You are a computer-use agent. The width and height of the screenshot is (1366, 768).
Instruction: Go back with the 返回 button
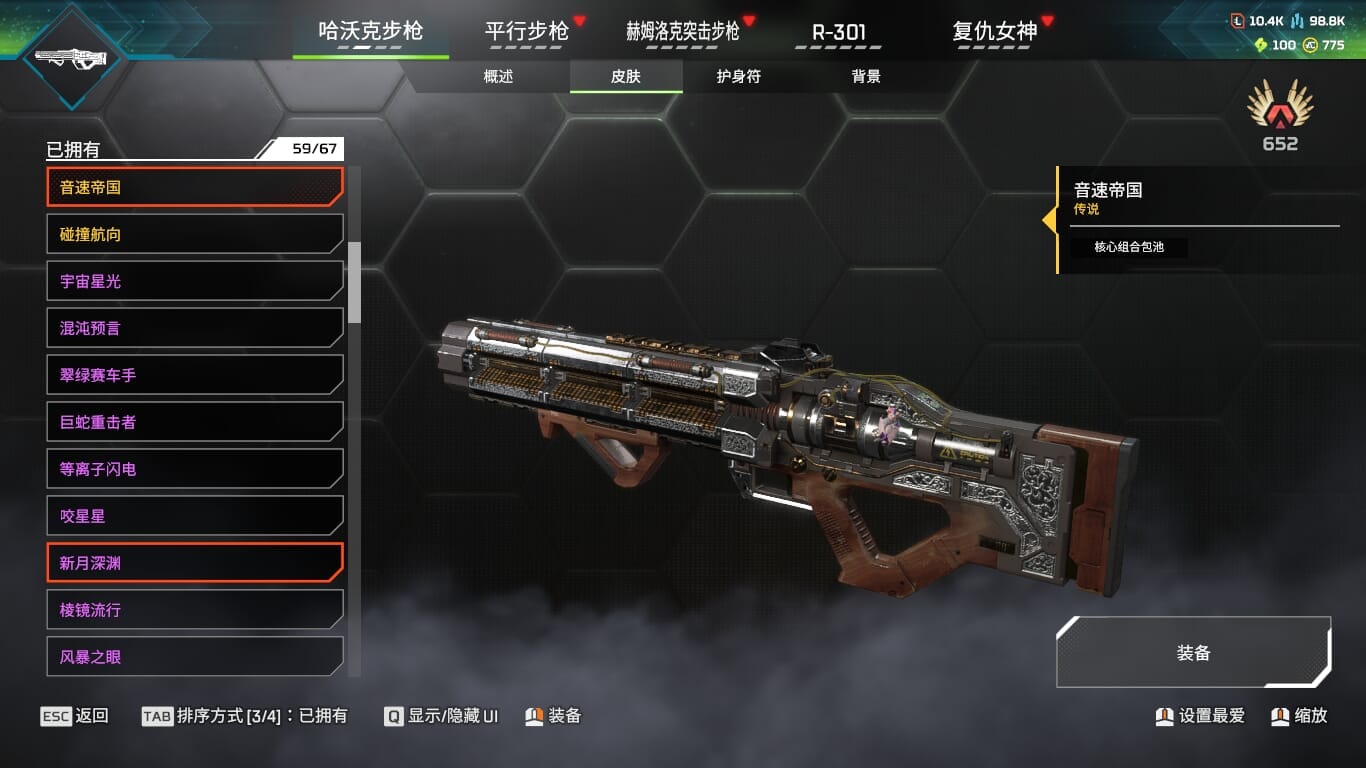coord(75,716)
